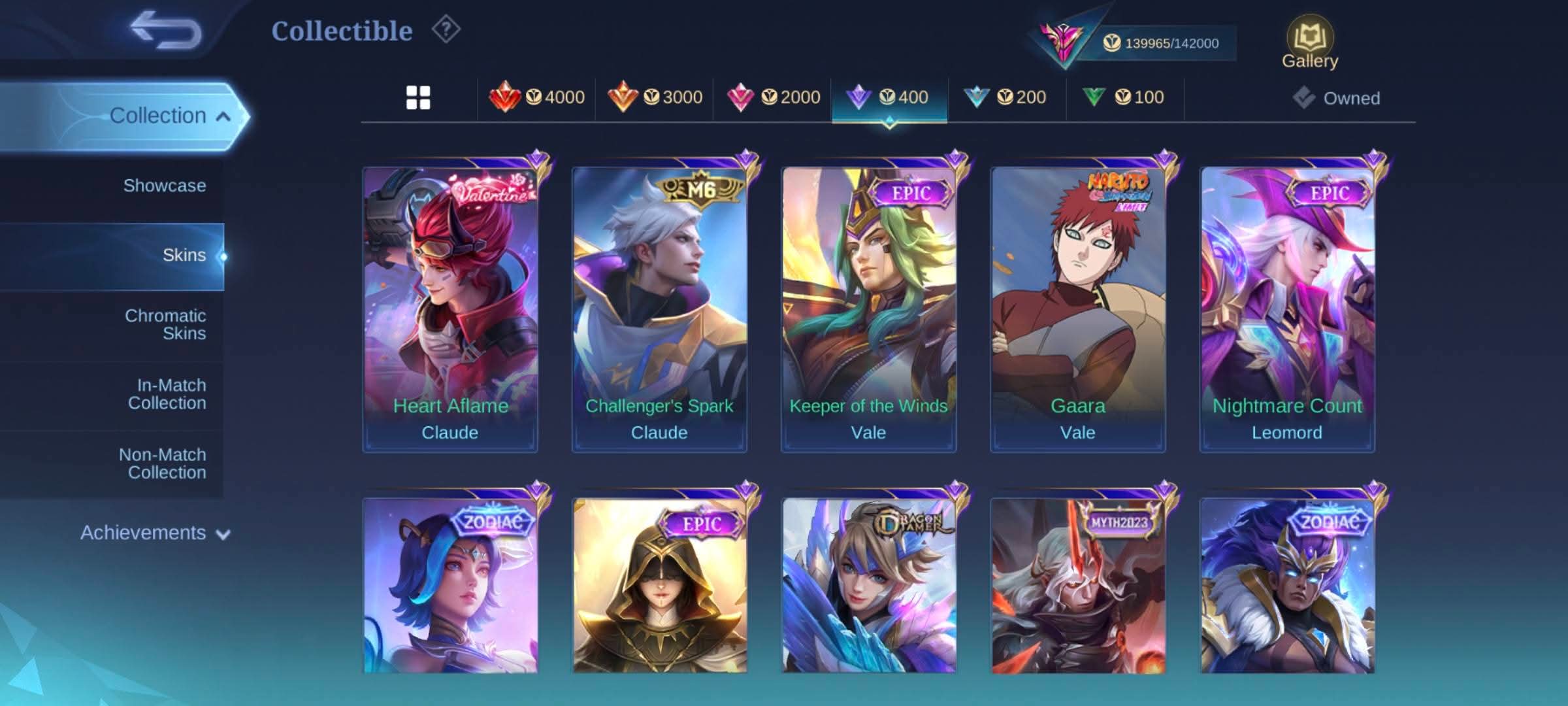The height and width of the screenshot is (706, 1568).
Task: Expand the Achievements section
Action: (x=155, y=533)
